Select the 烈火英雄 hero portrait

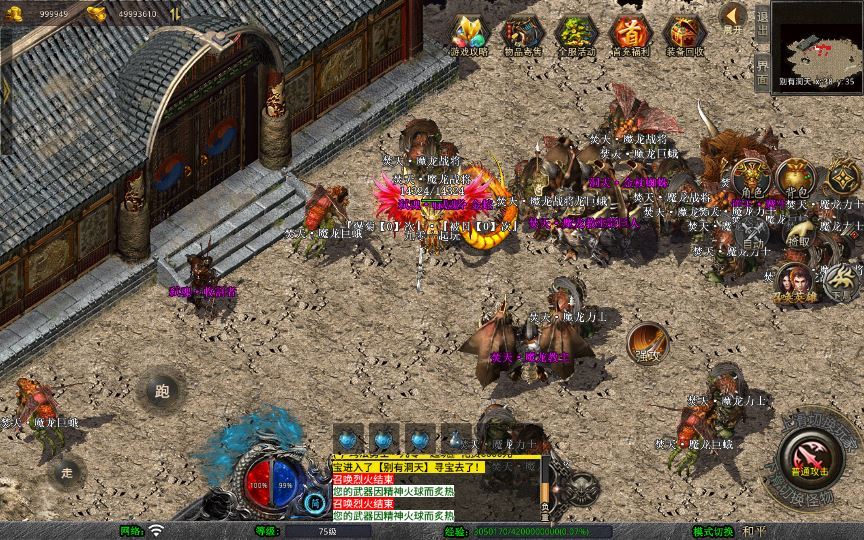tap(795, 284)
